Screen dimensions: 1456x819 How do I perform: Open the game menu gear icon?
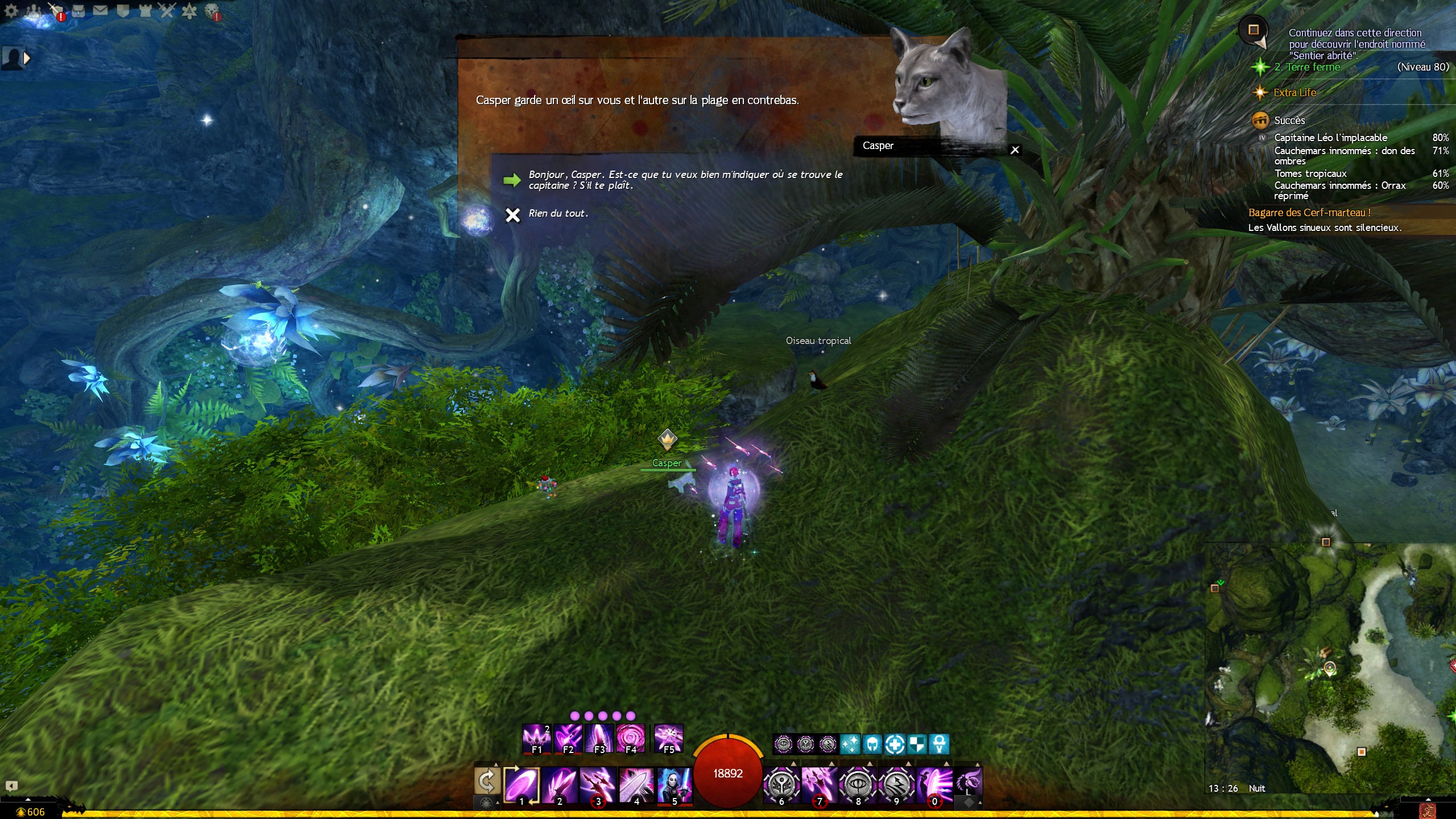11,11
